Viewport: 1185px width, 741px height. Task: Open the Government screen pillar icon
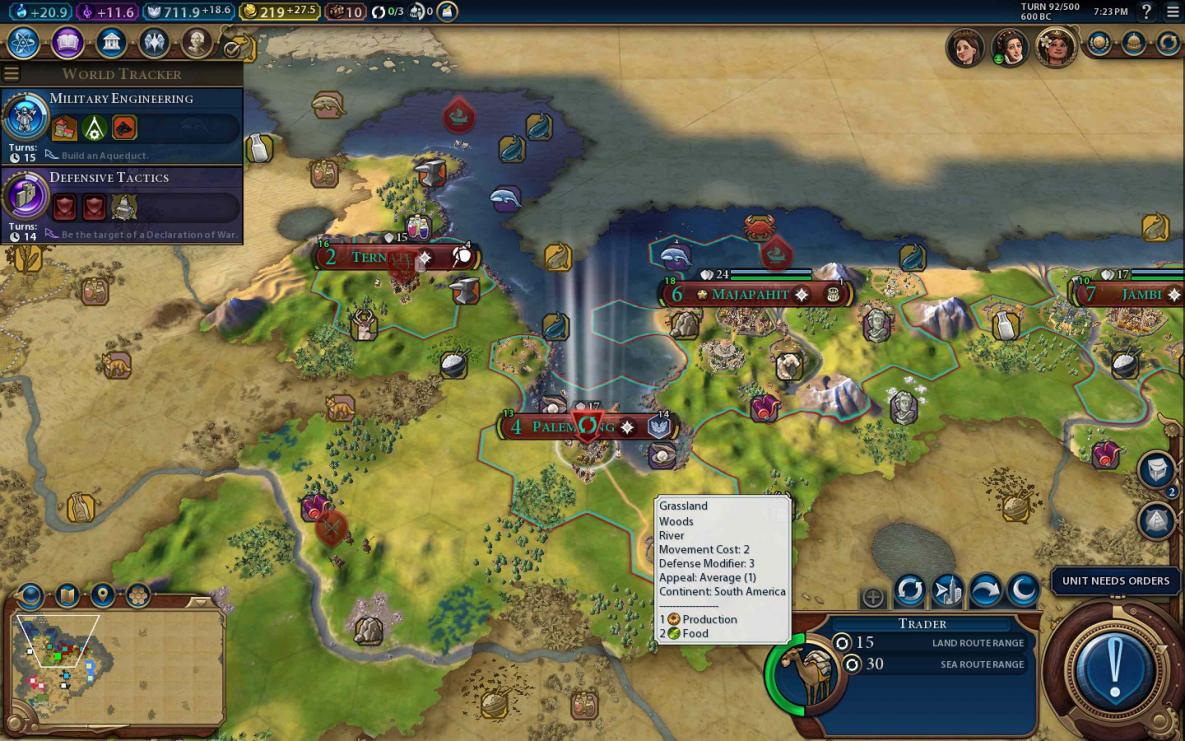click(x=110, y=43)
